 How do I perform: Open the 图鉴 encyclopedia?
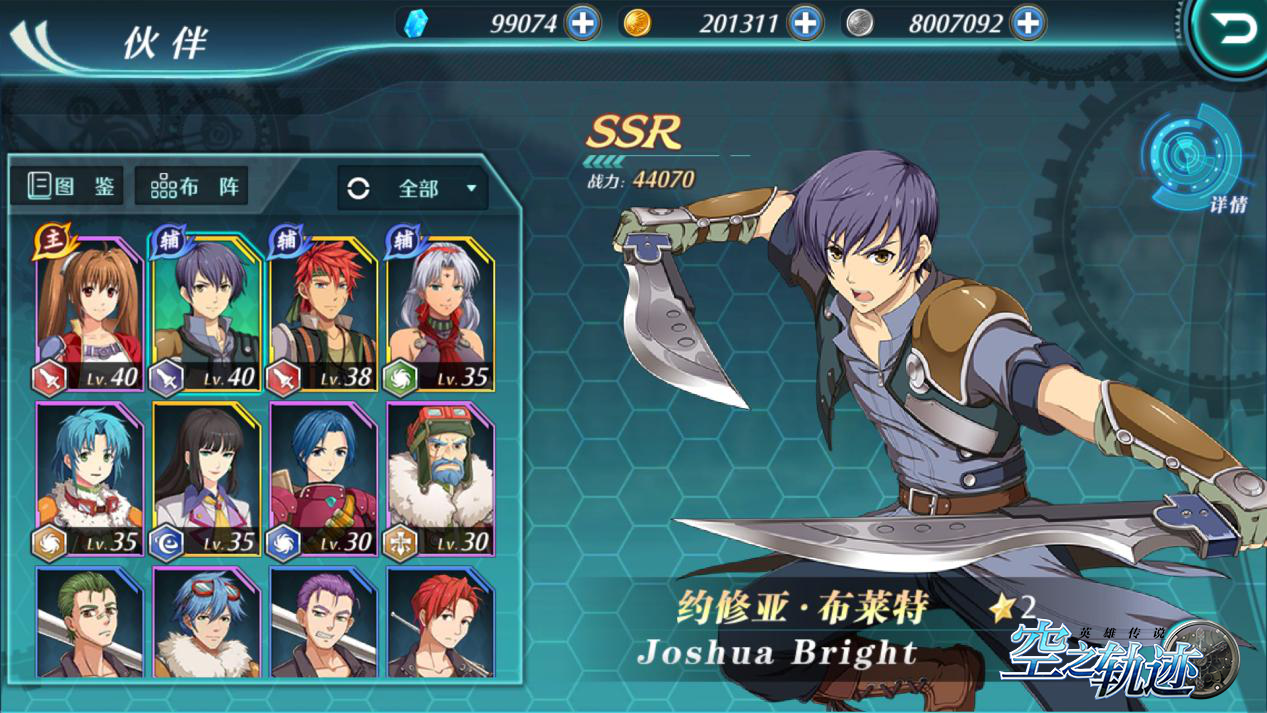67,186
